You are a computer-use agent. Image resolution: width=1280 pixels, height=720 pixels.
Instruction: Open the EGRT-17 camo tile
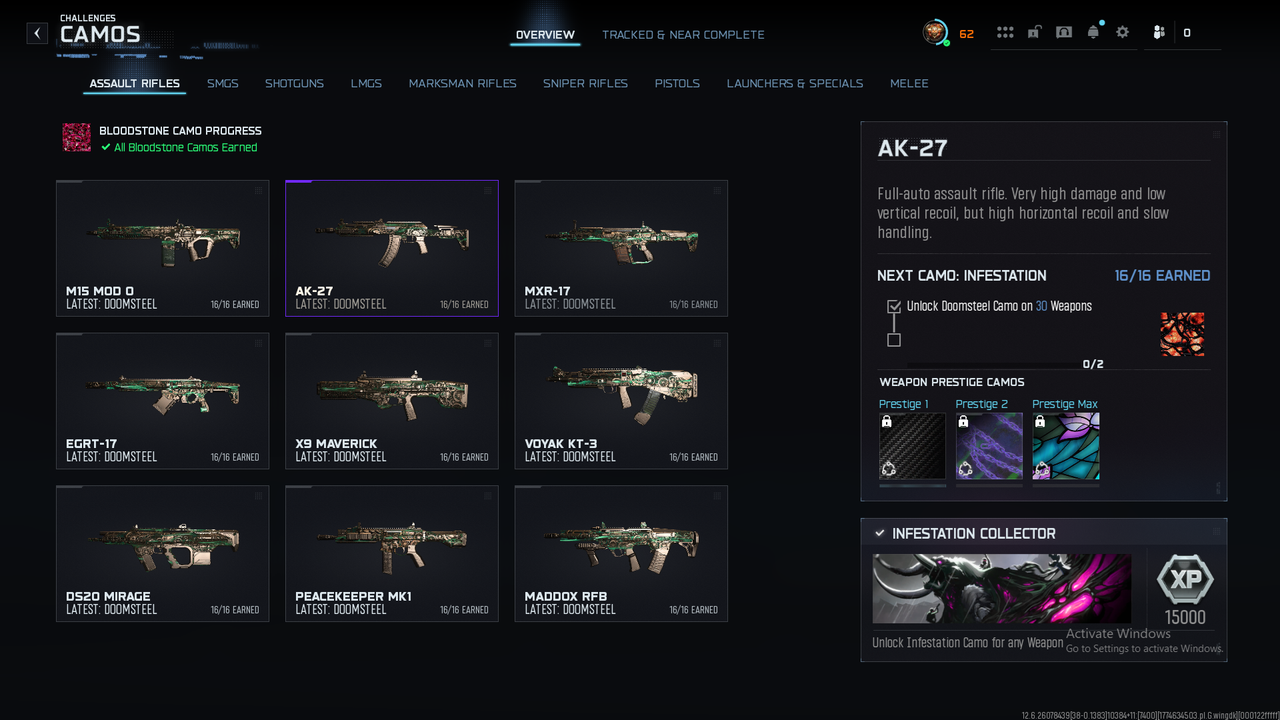click(163, 401)
